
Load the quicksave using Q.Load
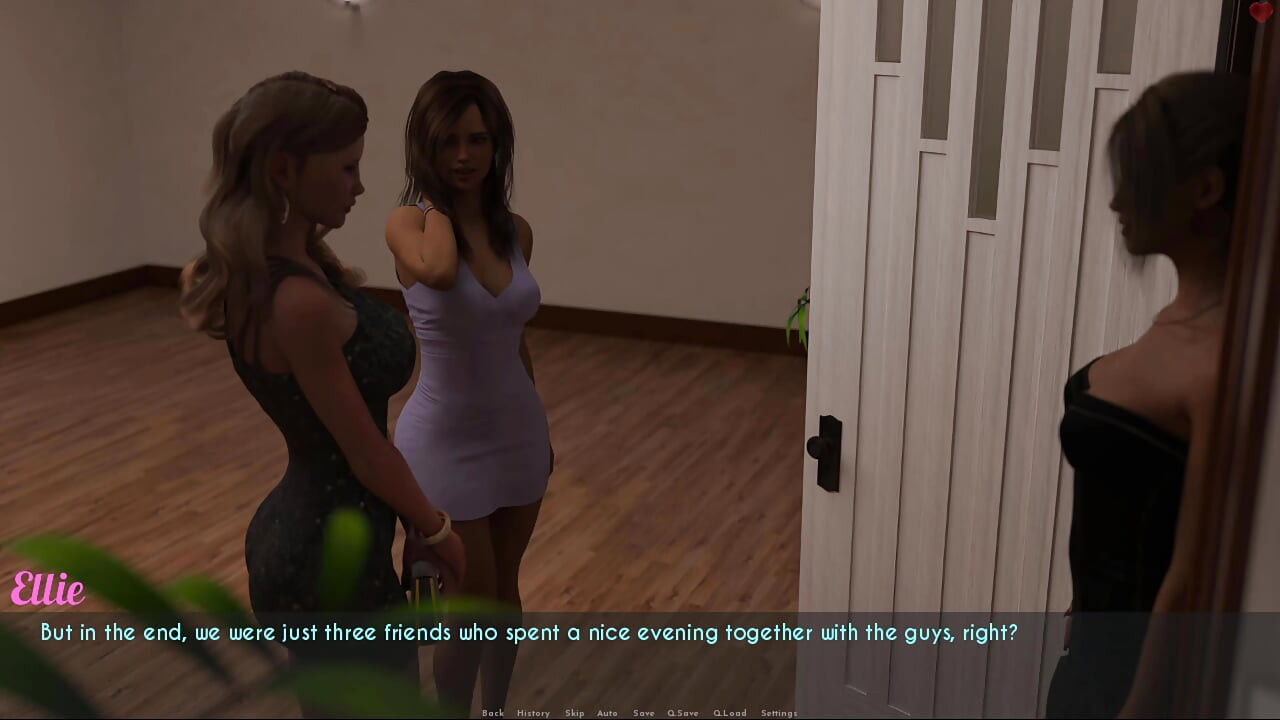[x=730, y=713]
